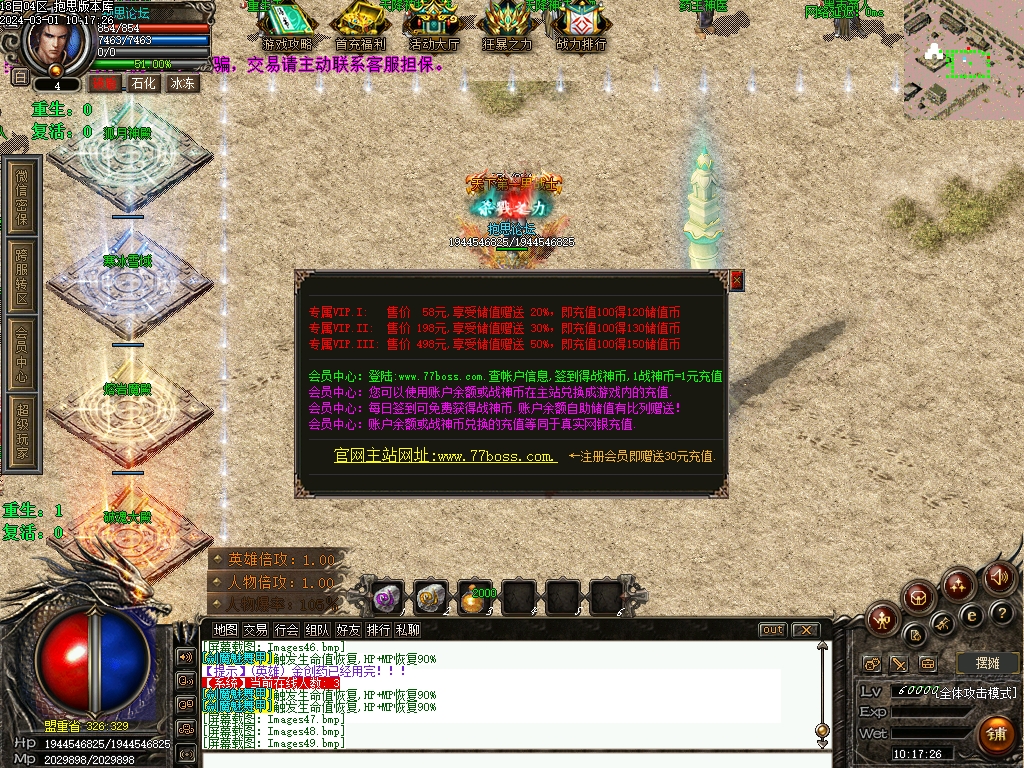Close the VIP information popup
Screen dimensions: 1024x768
point(737,281)
